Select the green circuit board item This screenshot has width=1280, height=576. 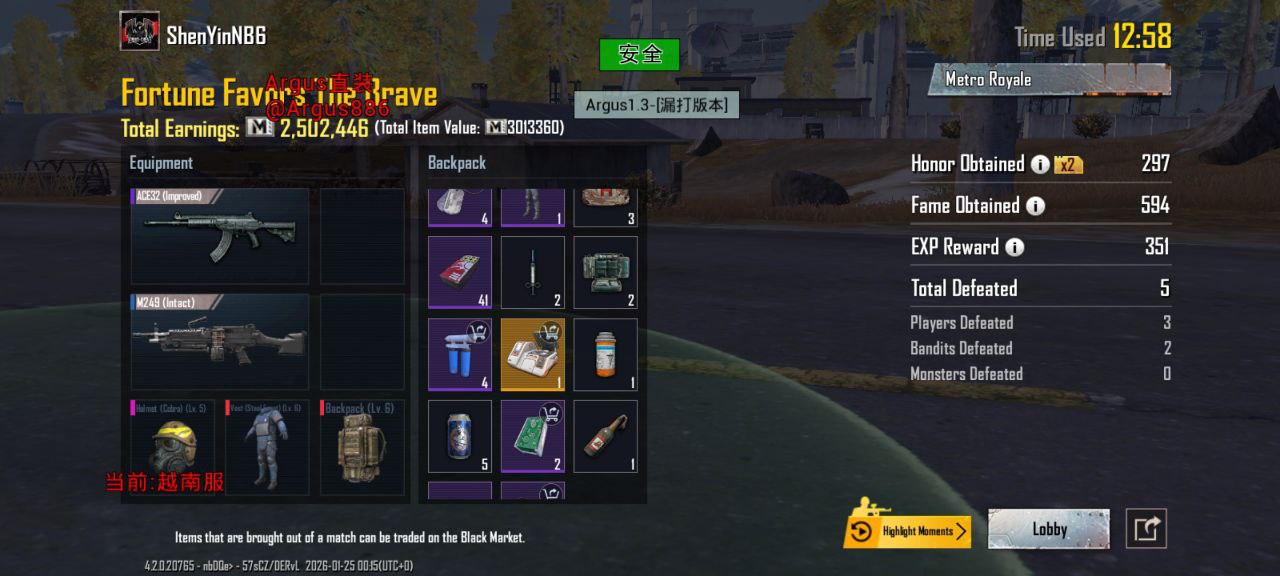(533, 436)
